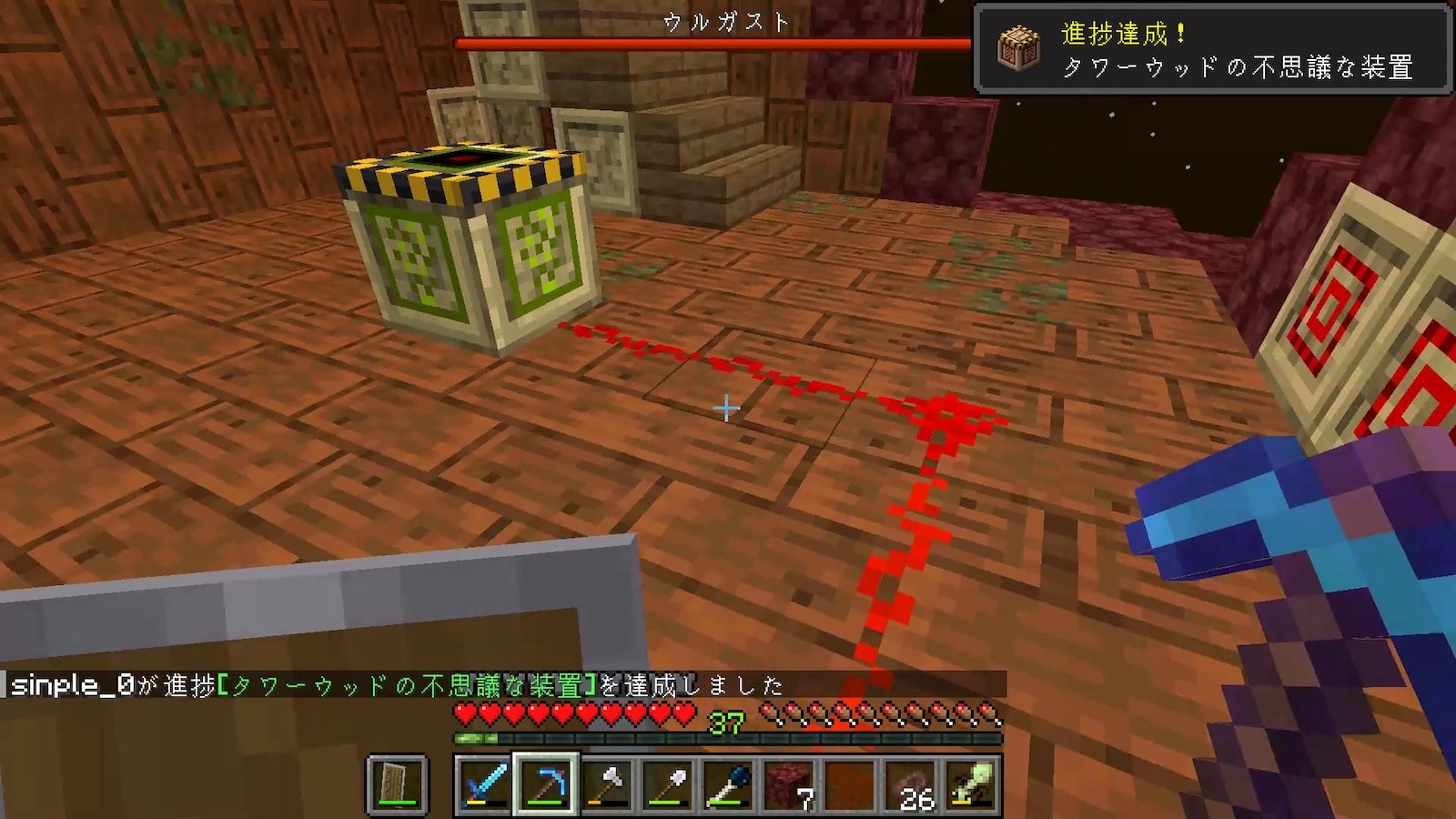Click the advancement toast notification
The width and height of the screenshot is (1456, 819).
pyautogui.click(x=1212, y=49)
